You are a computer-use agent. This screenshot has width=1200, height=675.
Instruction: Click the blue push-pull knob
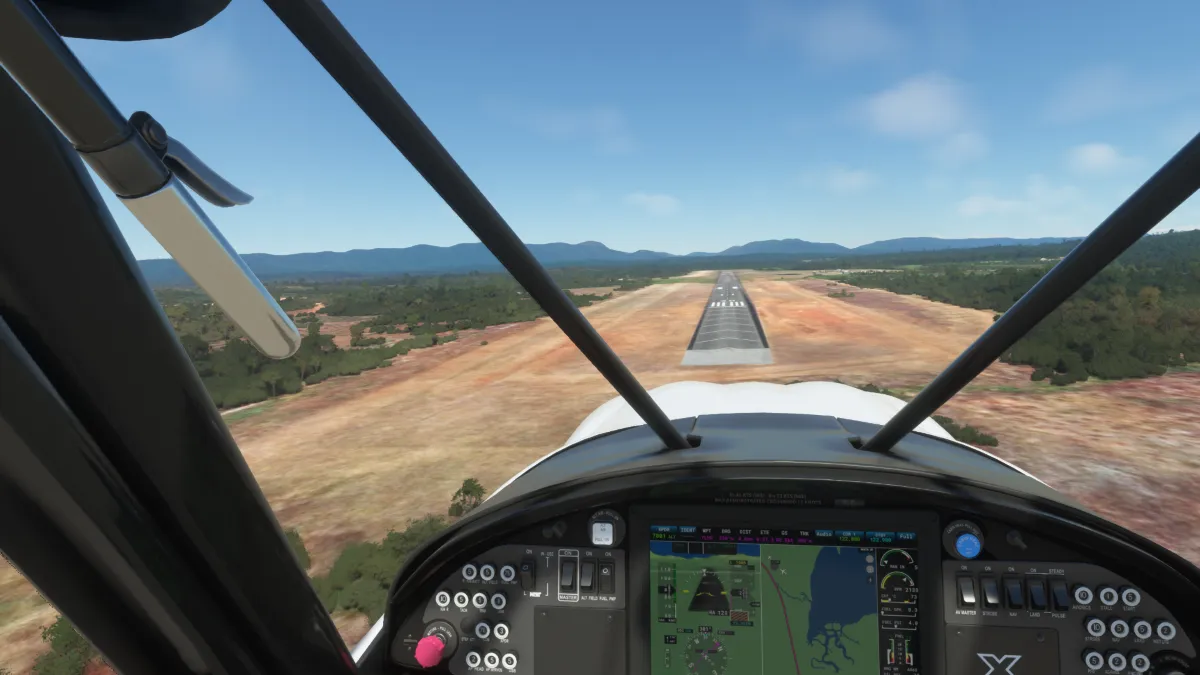point(967,545)
